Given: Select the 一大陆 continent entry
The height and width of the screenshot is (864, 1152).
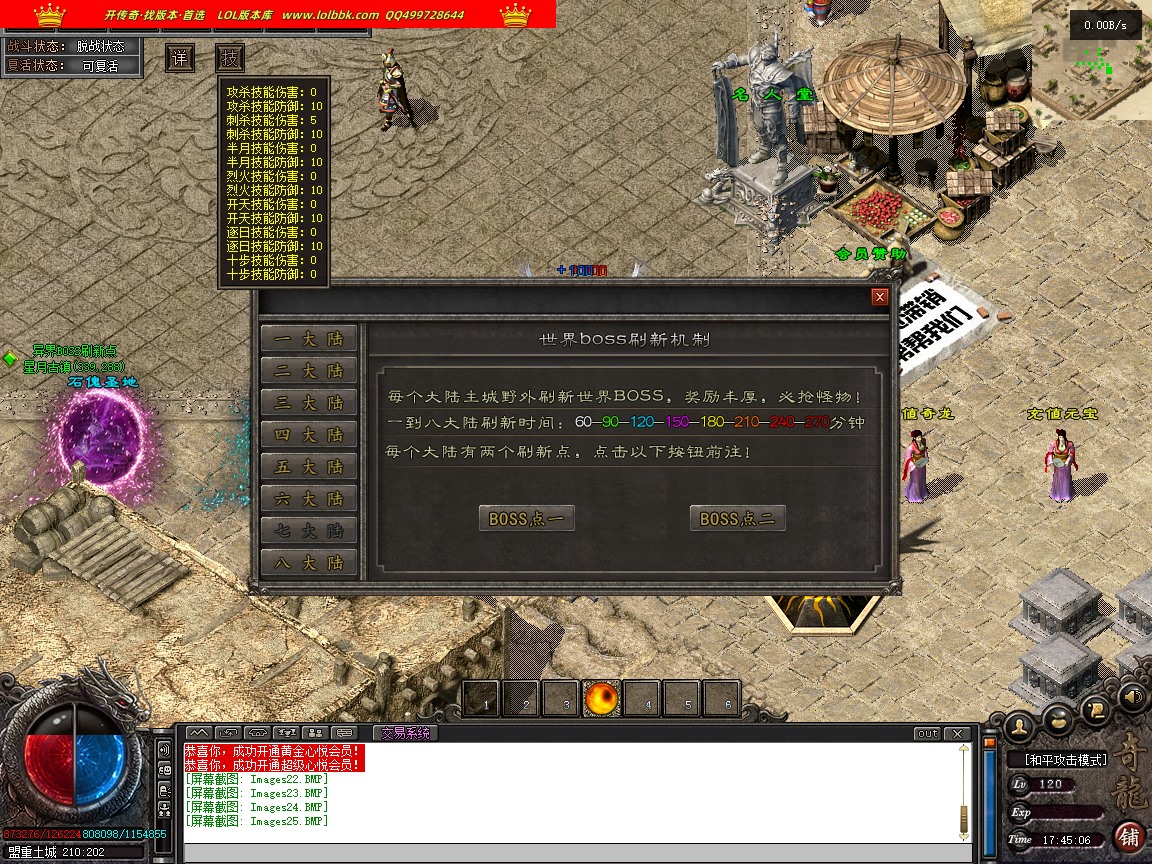Looking at the screenshot, I should (308, 339).
